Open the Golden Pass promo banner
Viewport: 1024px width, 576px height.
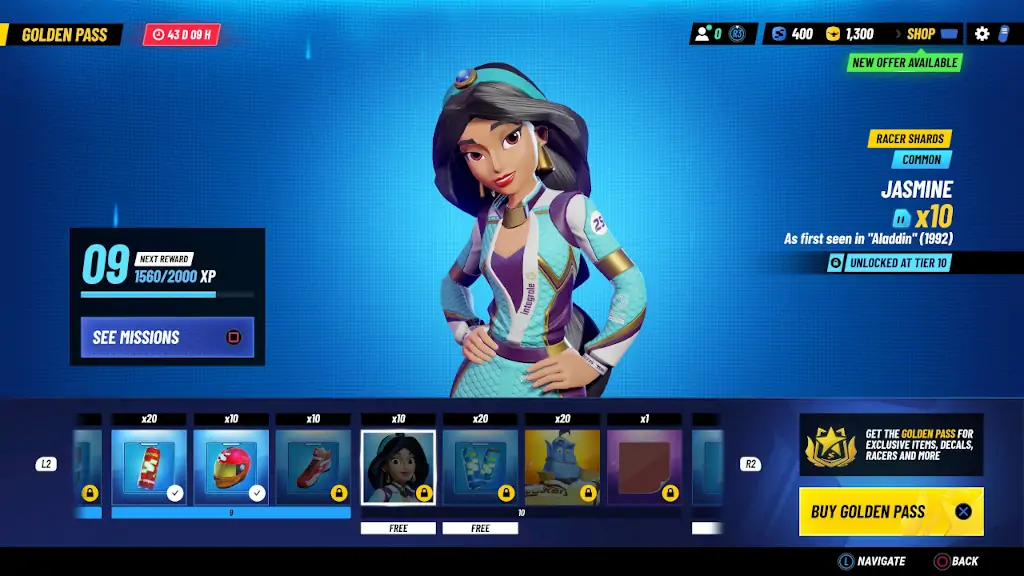(891, 445)
